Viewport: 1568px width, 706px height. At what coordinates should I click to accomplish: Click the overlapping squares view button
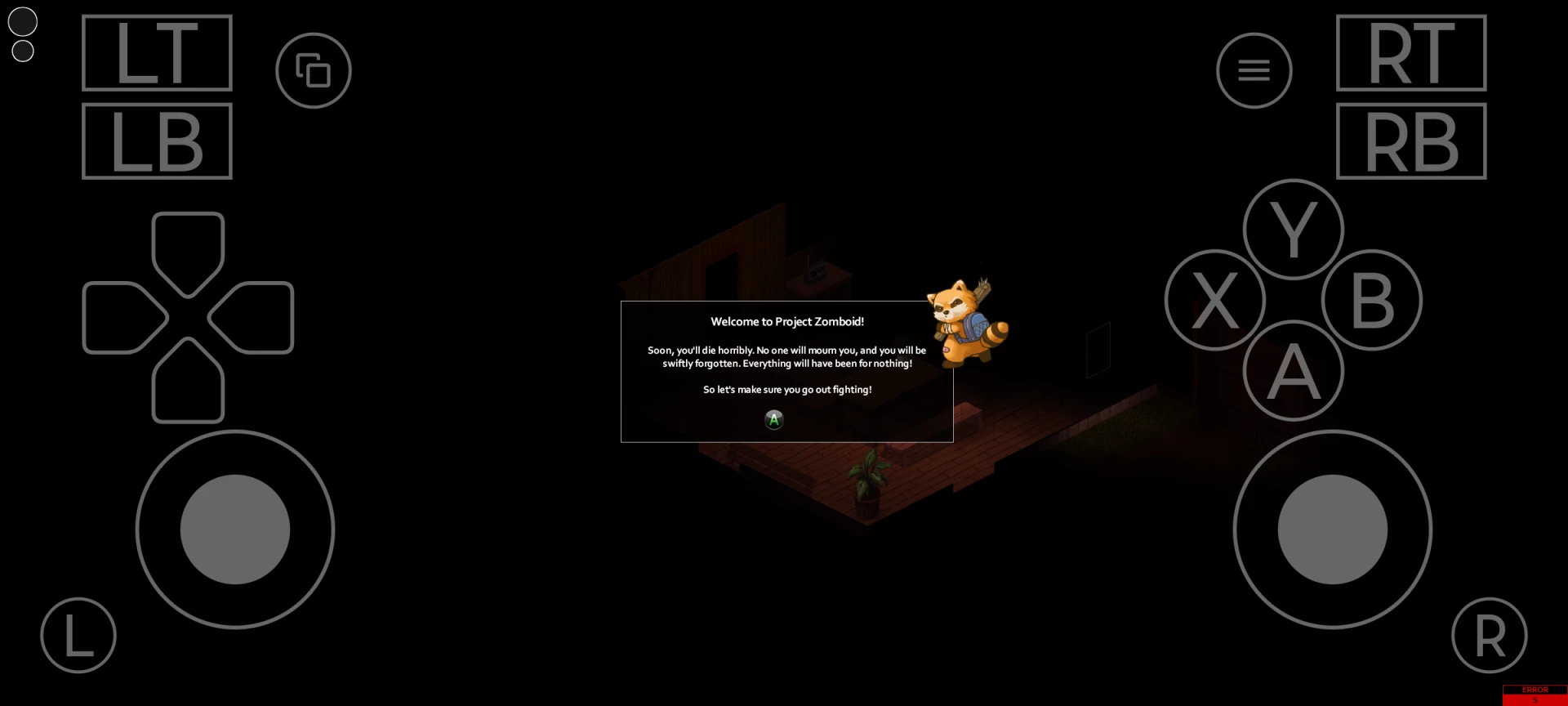[314, 70]
